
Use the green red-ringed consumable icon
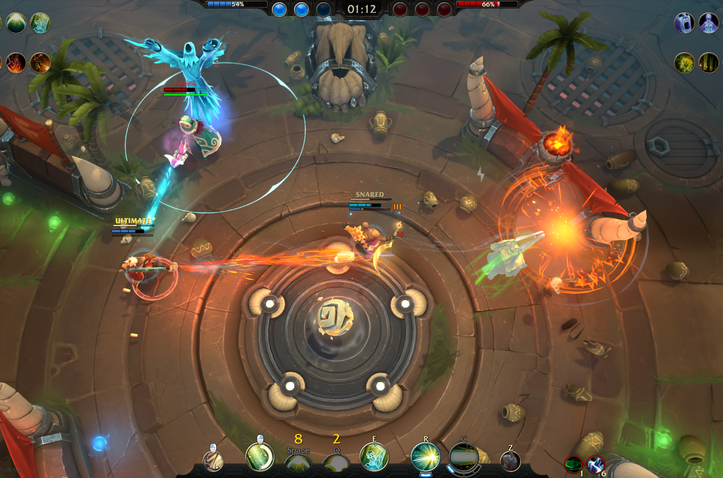[x=573, y=464]
